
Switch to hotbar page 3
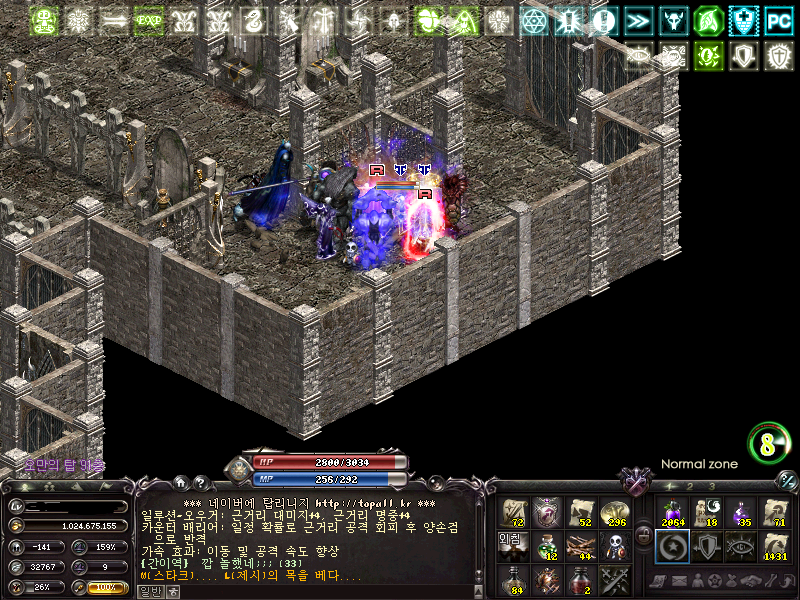[x=711, y=486]
